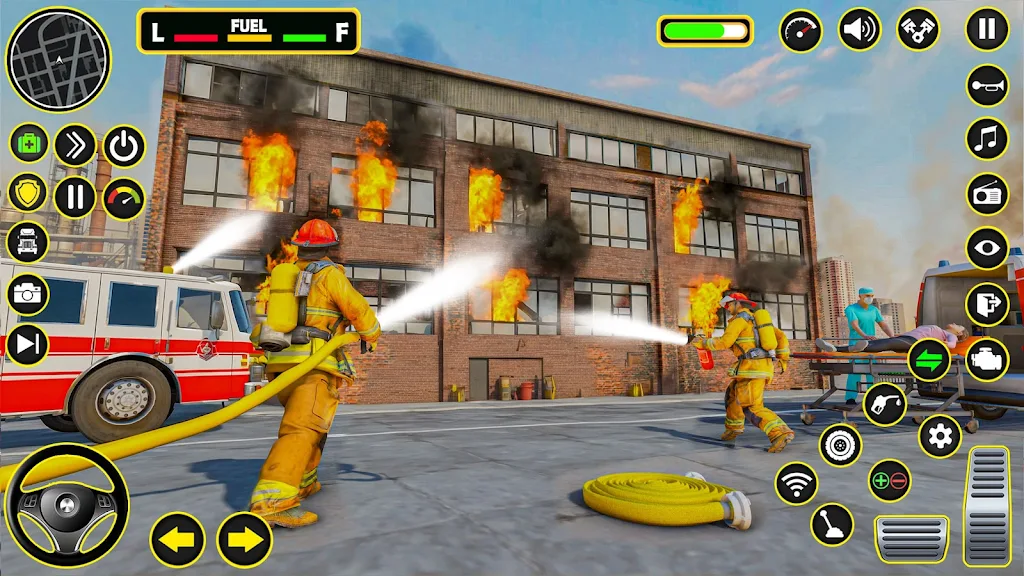The width and height of the screenshot is (1024, 576).
Task: Toggle the music note button
Action: pos(987,139)
